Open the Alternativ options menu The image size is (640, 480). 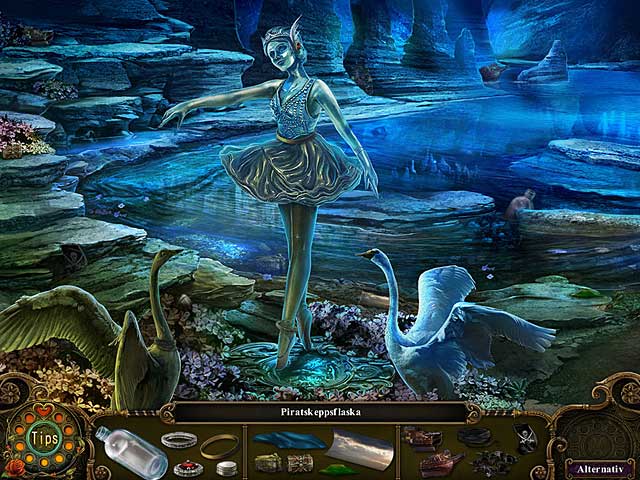pyautogui.click(x=597, y=467)
